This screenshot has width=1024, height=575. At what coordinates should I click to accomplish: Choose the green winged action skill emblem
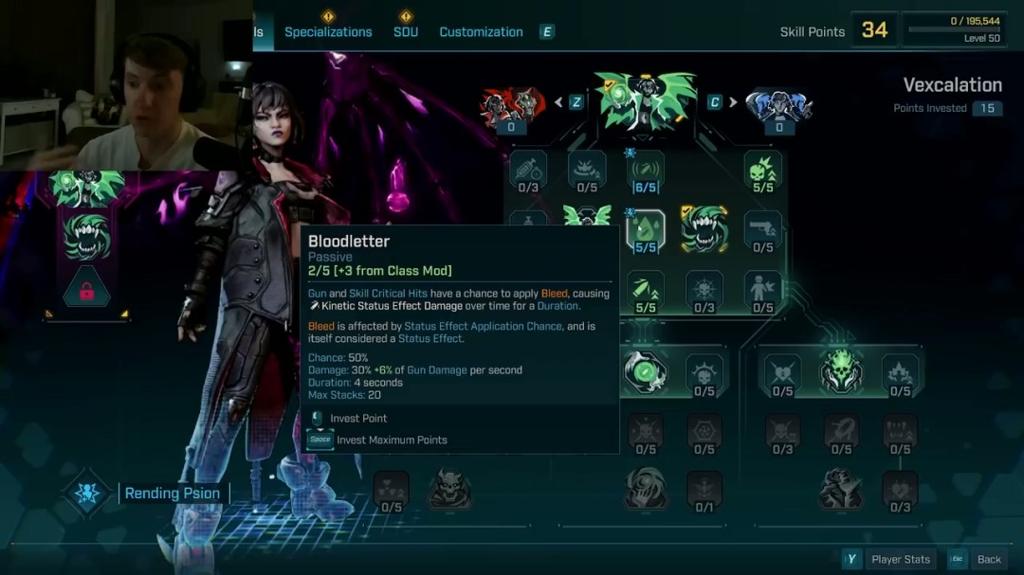[x=645, y=101]
